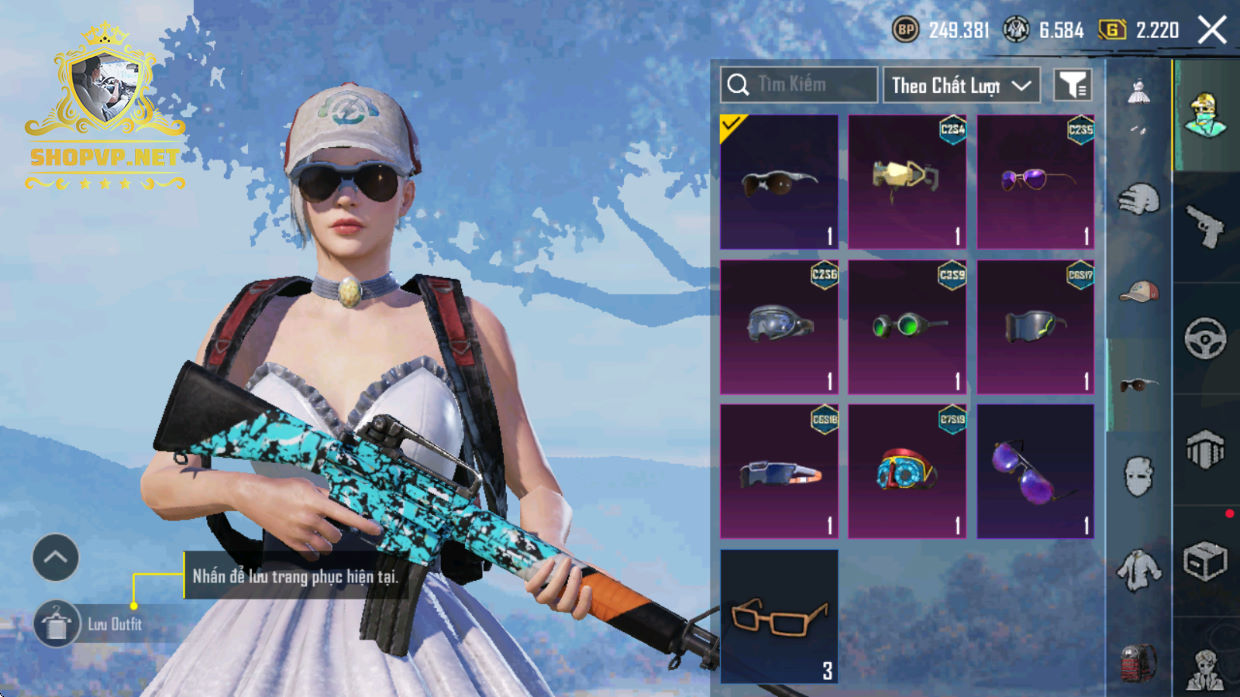Image resolution: width=1240 pixels, height=697 pixels.
Task: Choose the green-lens round goggles
Action: [907, 327]
